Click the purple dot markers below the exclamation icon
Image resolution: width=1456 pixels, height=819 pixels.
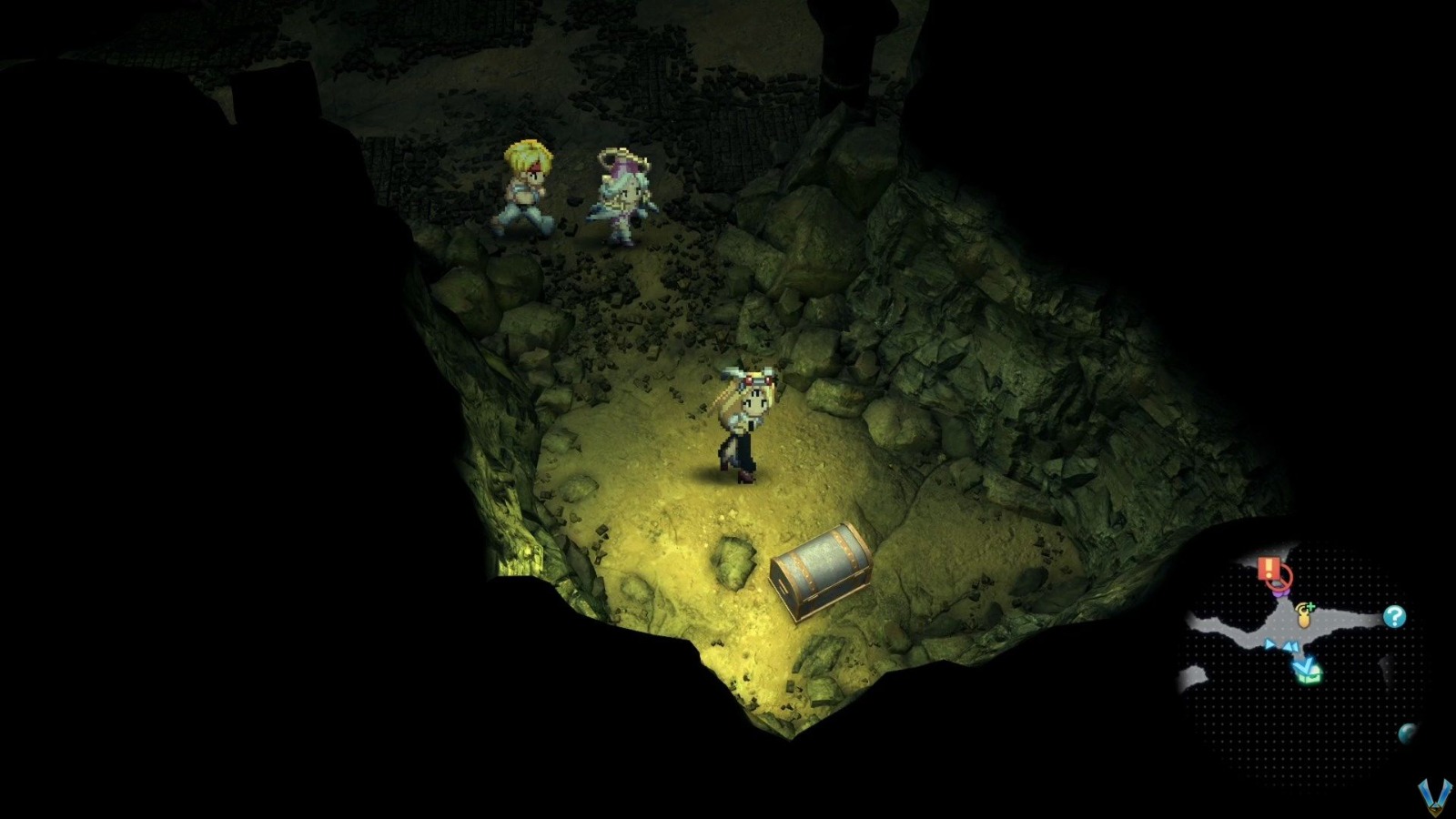pos(1281,592)
